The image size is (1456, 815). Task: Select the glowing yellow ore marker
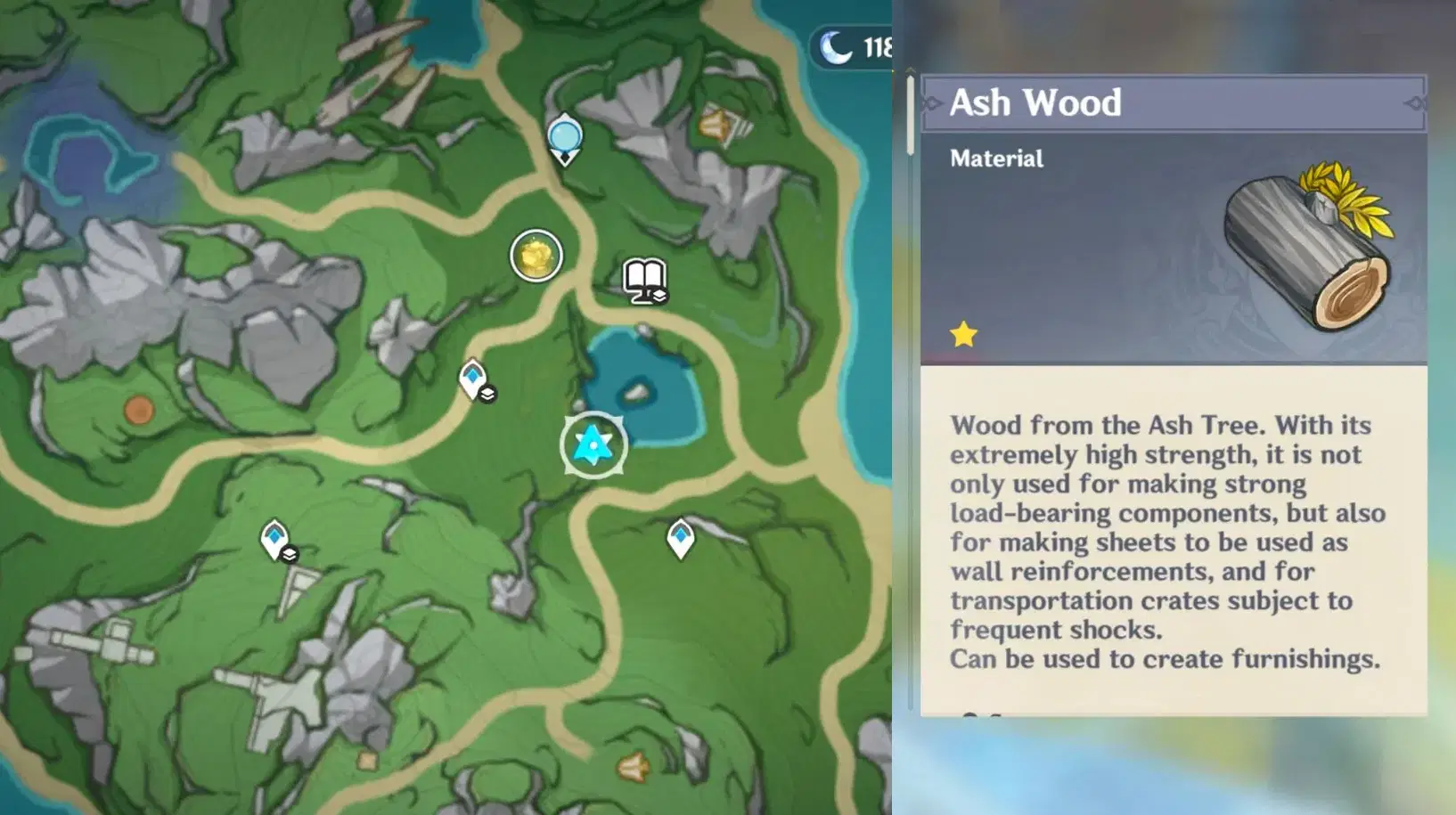pos(536,256)
